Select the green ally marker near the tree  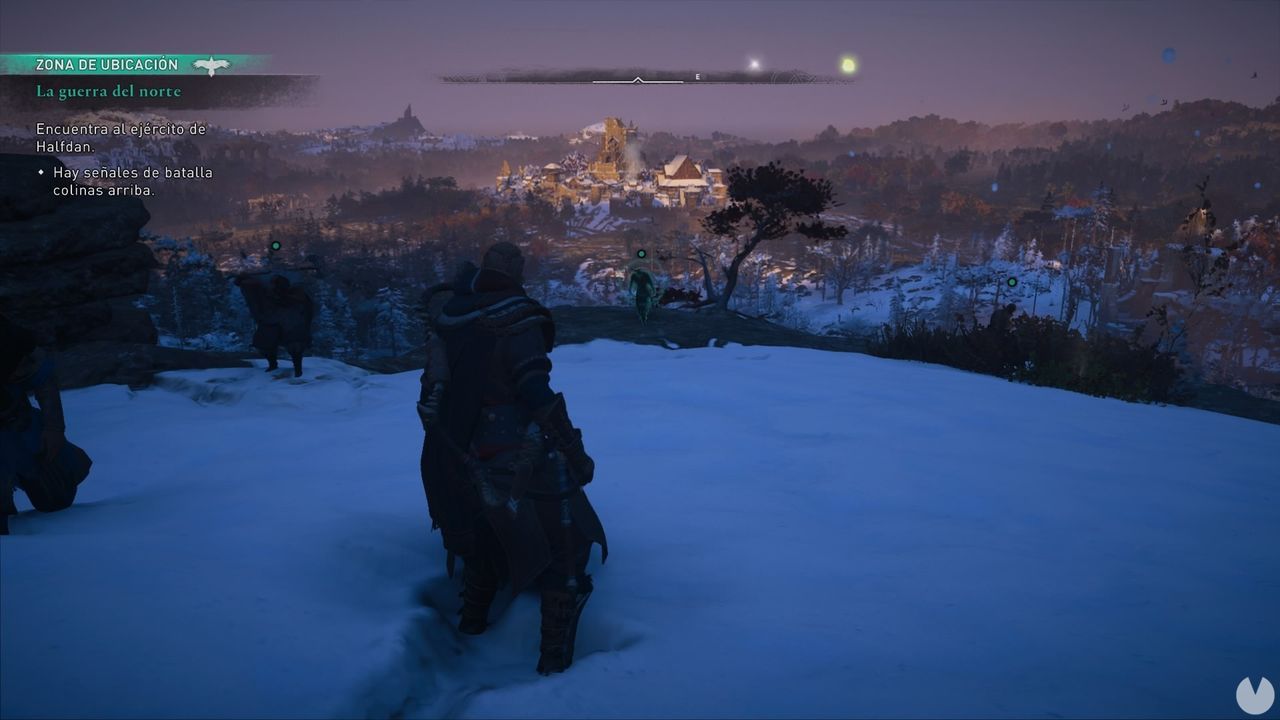pyautogui.click(x=640, y=254)
